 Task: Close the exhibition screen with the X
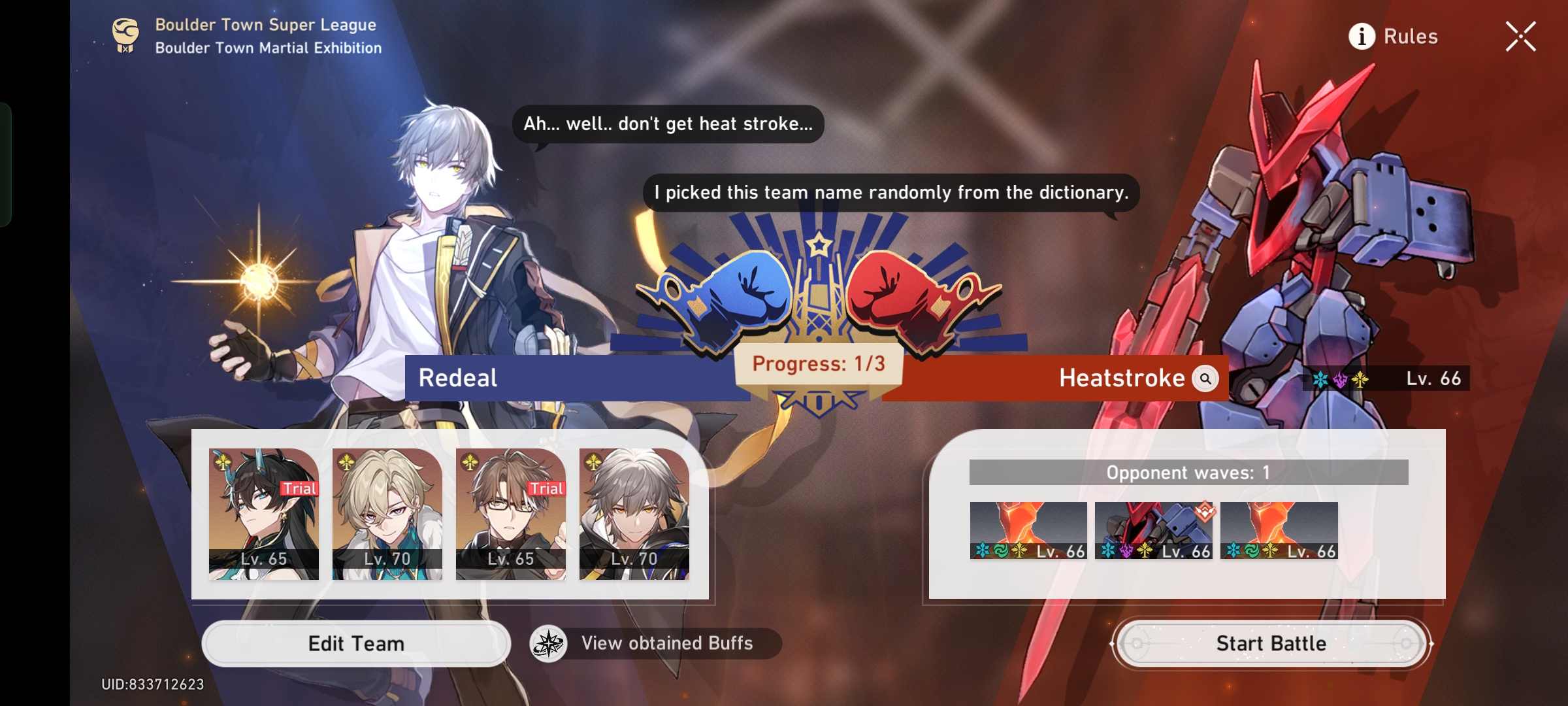[1521, 37]
